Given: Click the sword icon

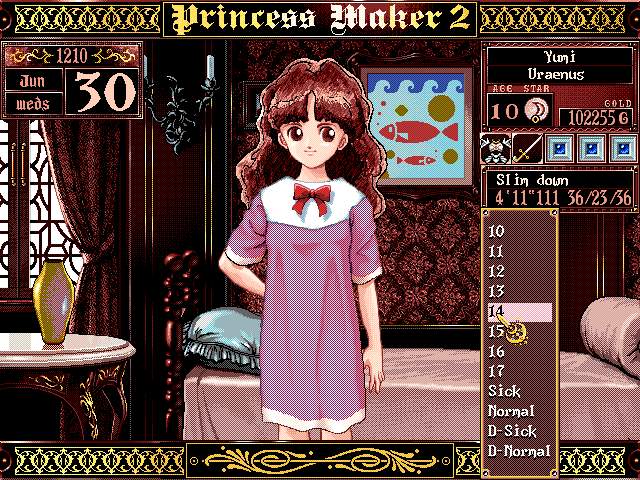Looking at the screenshot, I should tap(527, 150).
